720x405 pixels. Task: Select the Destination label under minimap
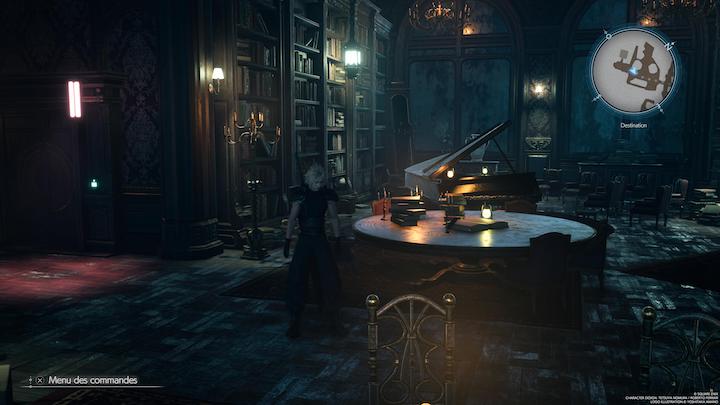click(634, 126)
